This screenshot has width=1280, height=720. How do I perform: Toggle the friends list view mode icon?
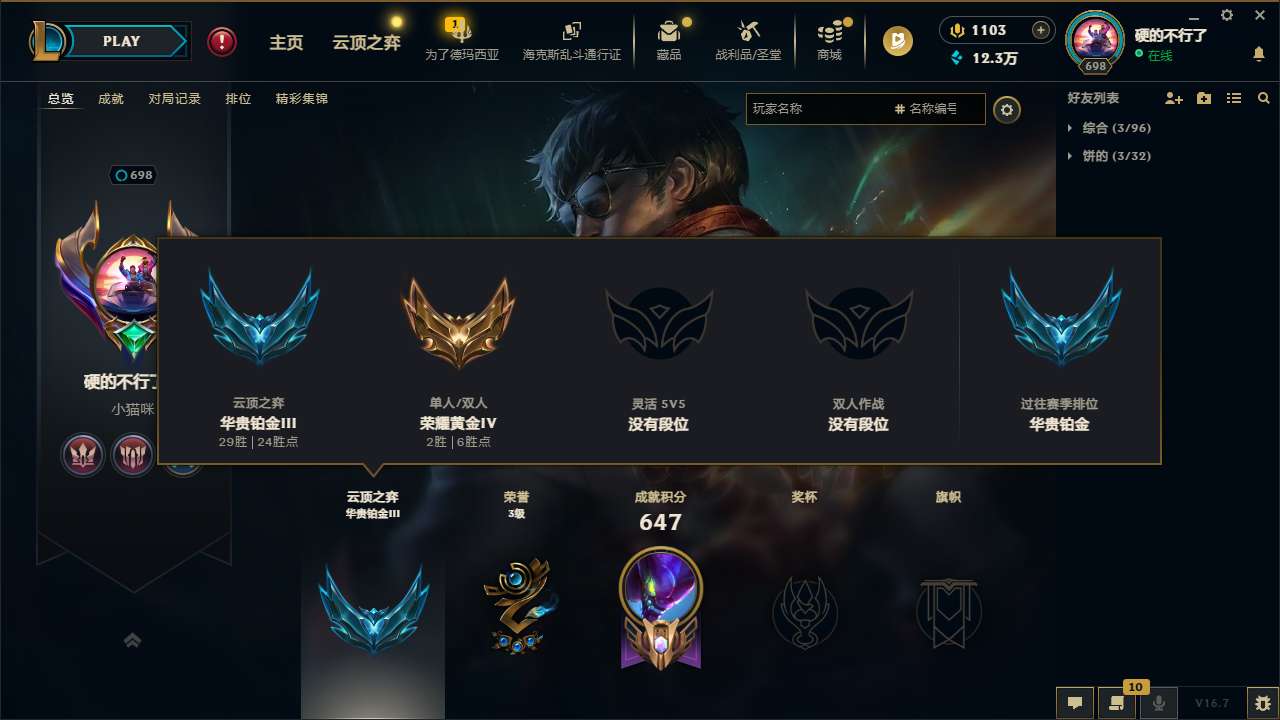1234,98
